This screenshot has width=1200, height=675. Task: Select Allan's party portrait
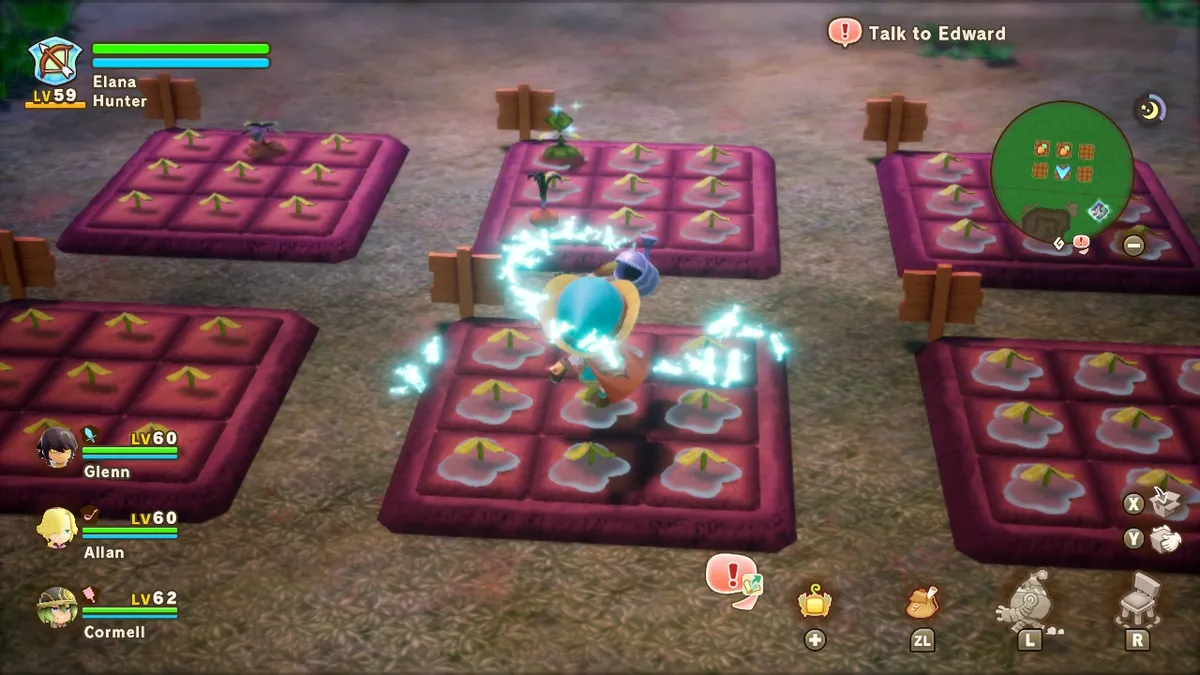[x=57, y=525]
